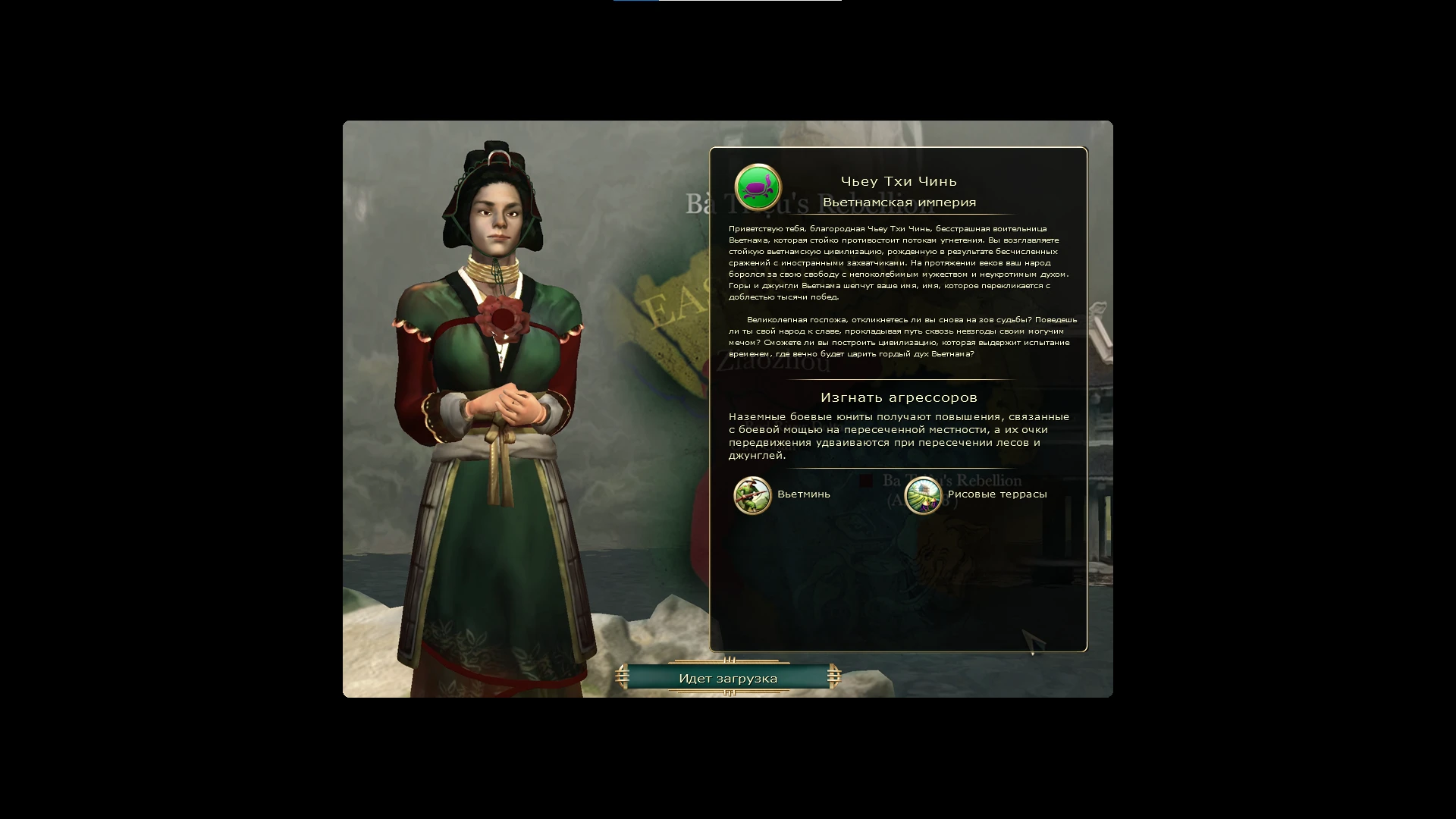Click the Идет загрузка loading button
Image resolution: width=1456 pixels, height=819 pixels.
point(727,678)
